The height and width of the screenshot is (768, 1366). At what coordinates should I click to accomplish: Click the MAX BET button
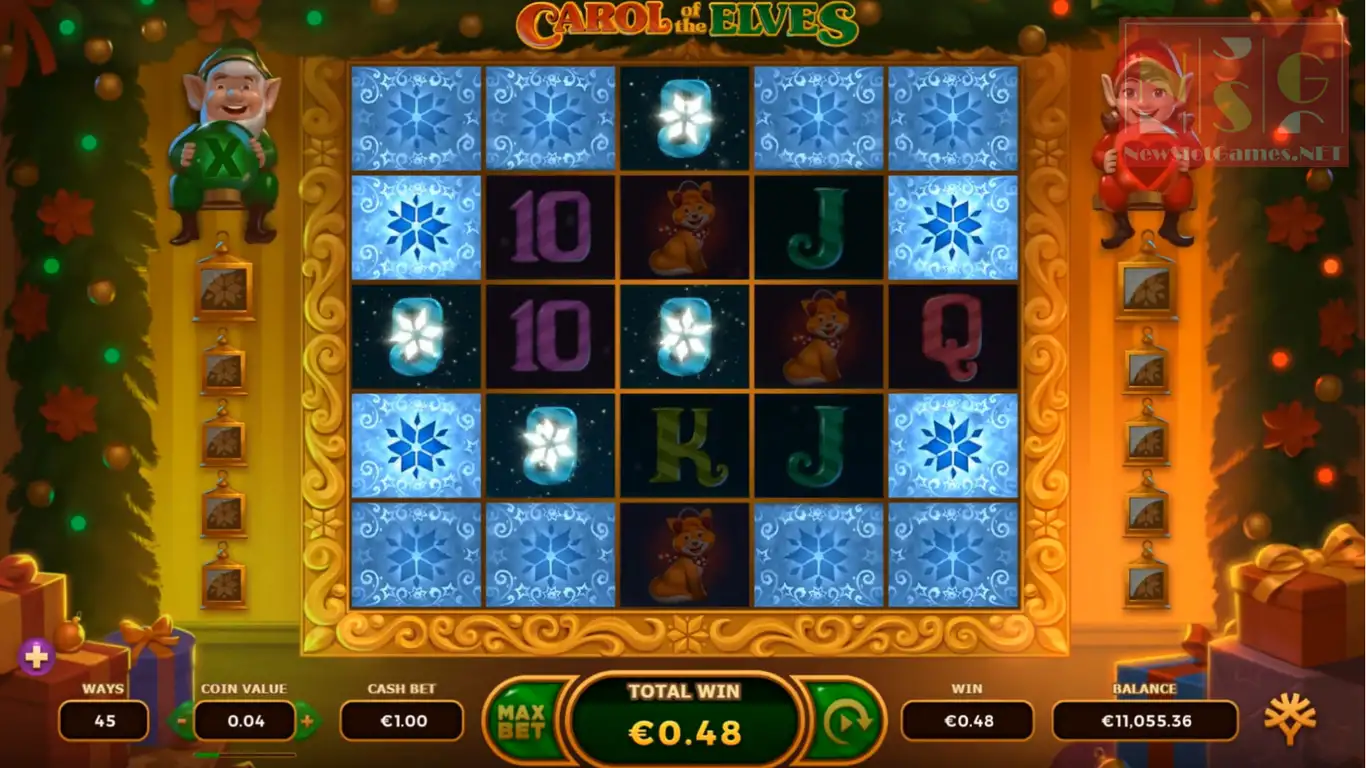(x=521, y=720)
